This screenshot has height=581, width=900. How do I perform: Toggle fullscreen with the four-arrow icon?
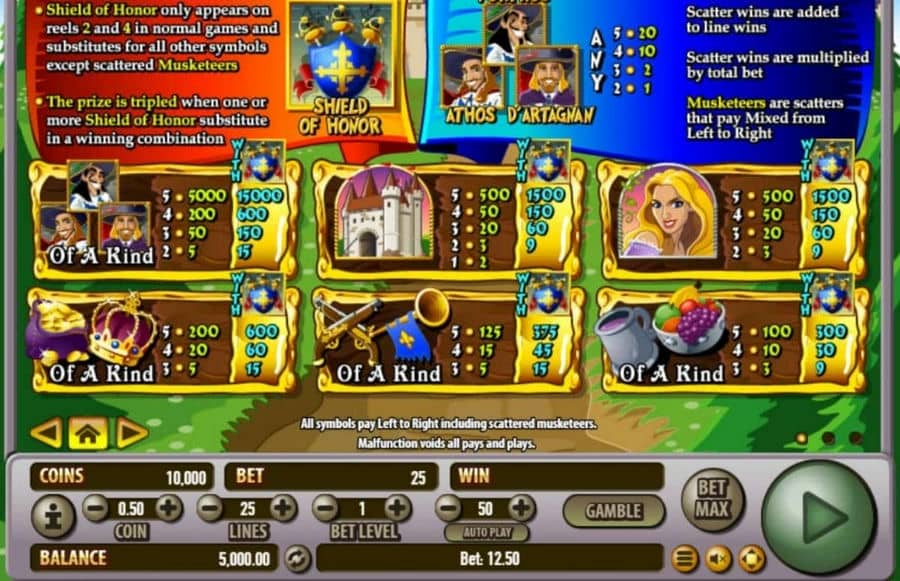pos(751,558)
